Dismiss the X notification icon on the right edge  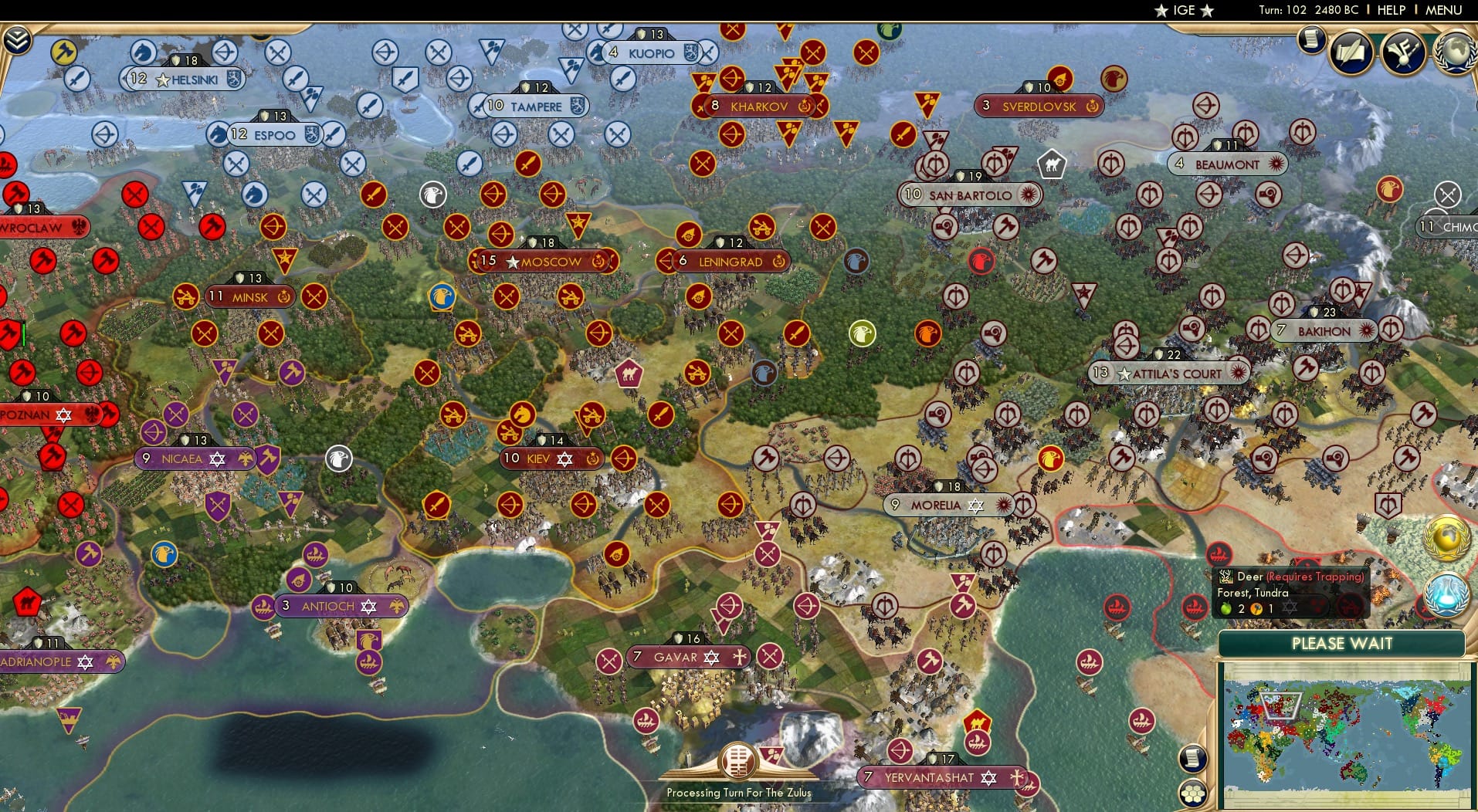coord(1446,195)
